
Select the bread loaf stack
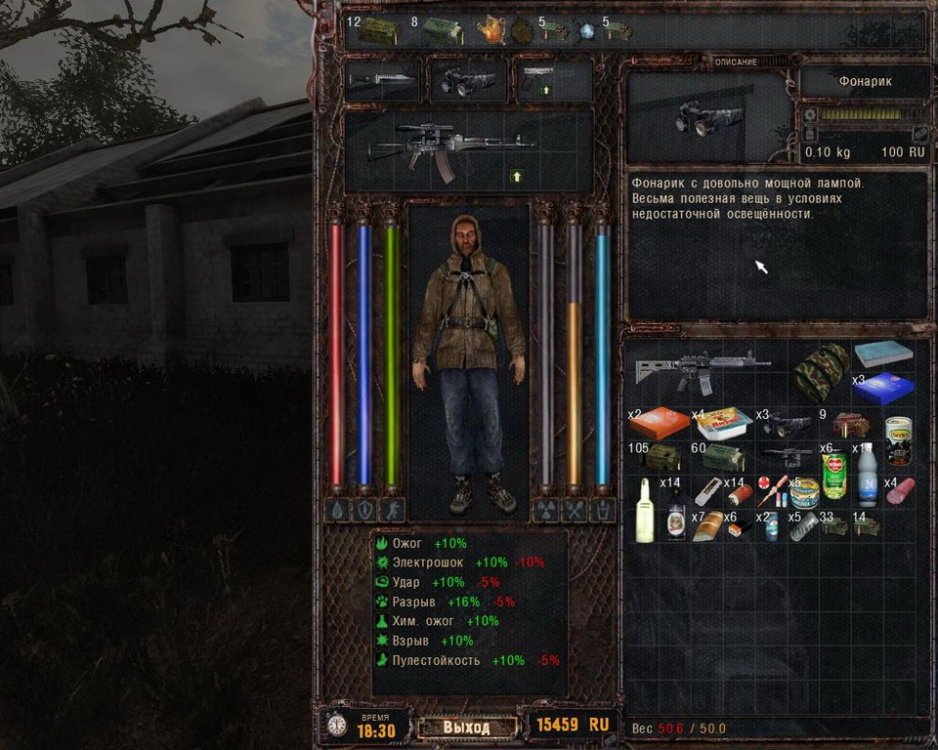(708, 525)
